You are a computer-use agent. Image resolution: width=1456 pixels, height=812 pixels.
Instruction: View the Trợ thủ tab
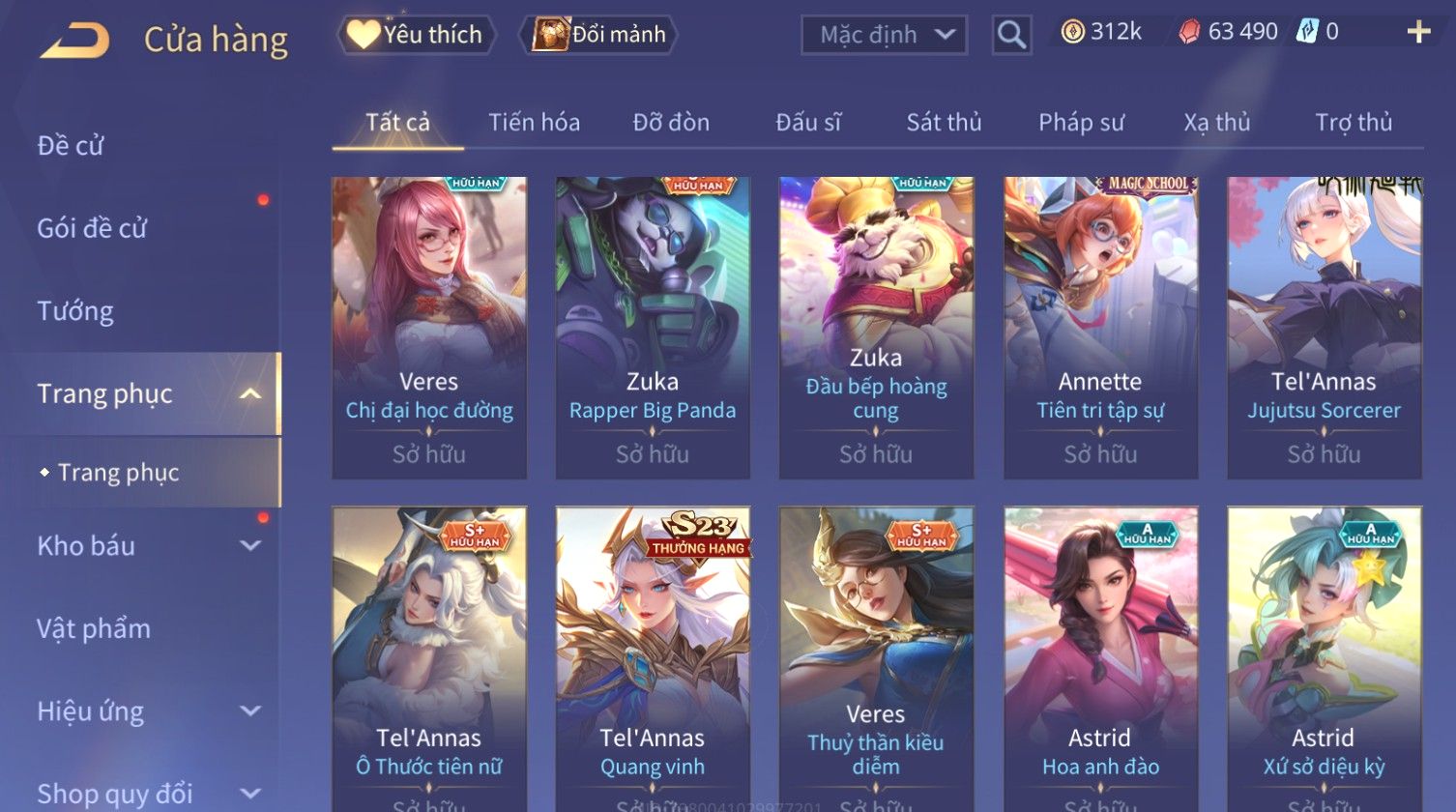[x=1354, y=123]
